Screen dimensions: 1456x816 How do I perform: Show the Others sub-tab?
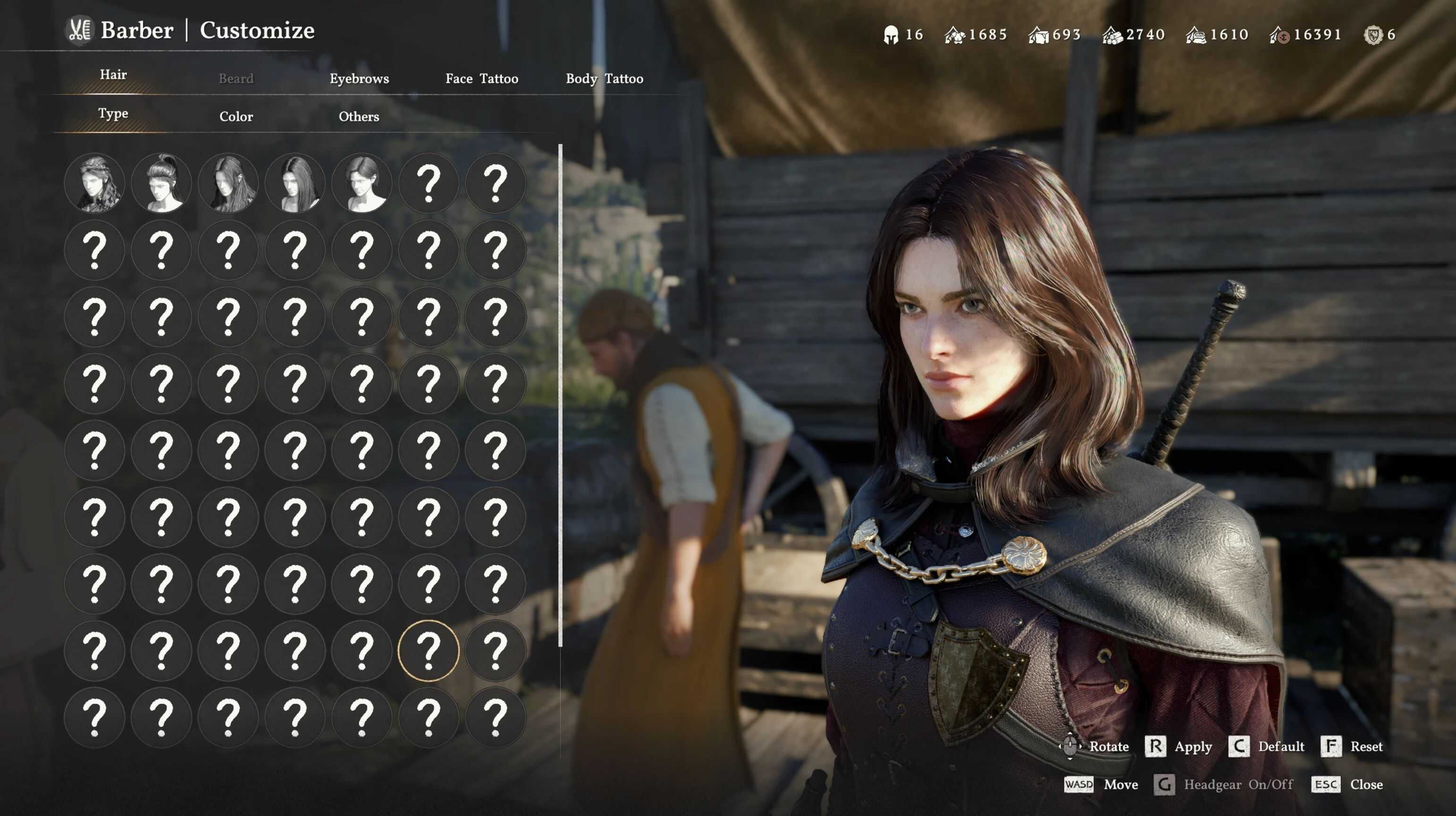pyautogui.click(x=359, y=117)
